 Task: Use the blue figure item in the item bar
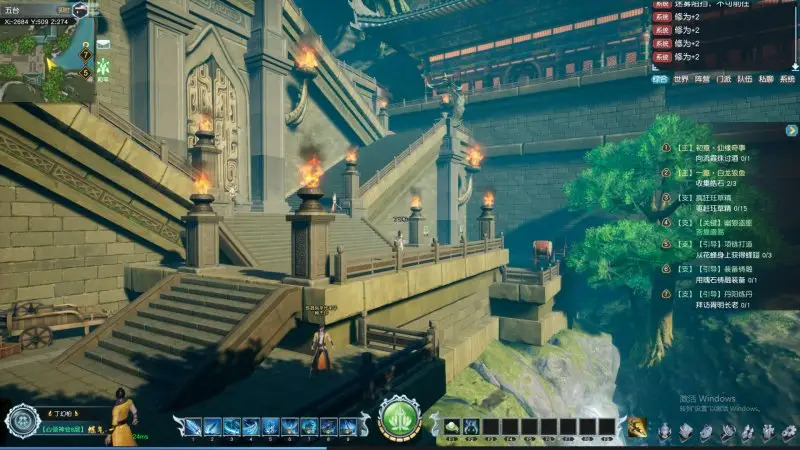pyautogui.click(x=472, y=427)
